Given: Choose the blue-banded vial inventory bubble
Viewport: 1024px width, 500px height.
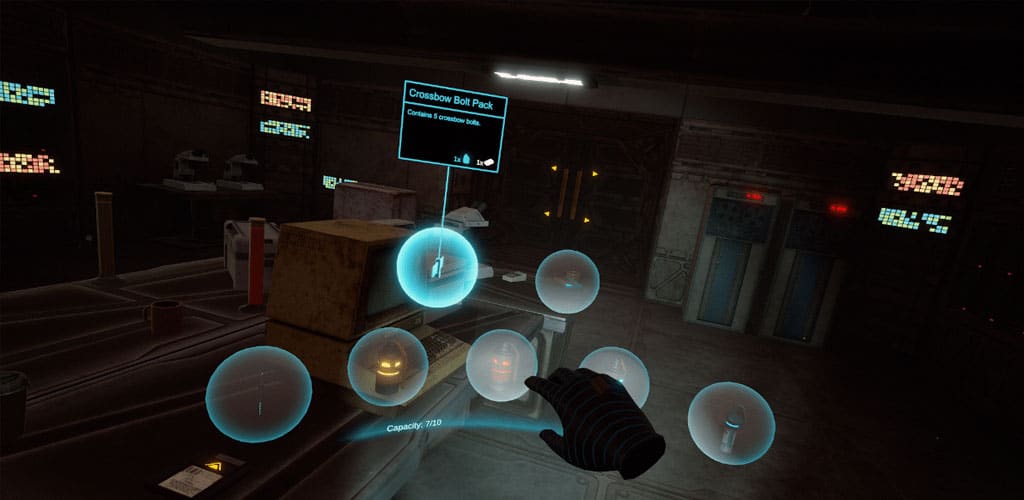Looking at the screenshot, I should [731, 423].
